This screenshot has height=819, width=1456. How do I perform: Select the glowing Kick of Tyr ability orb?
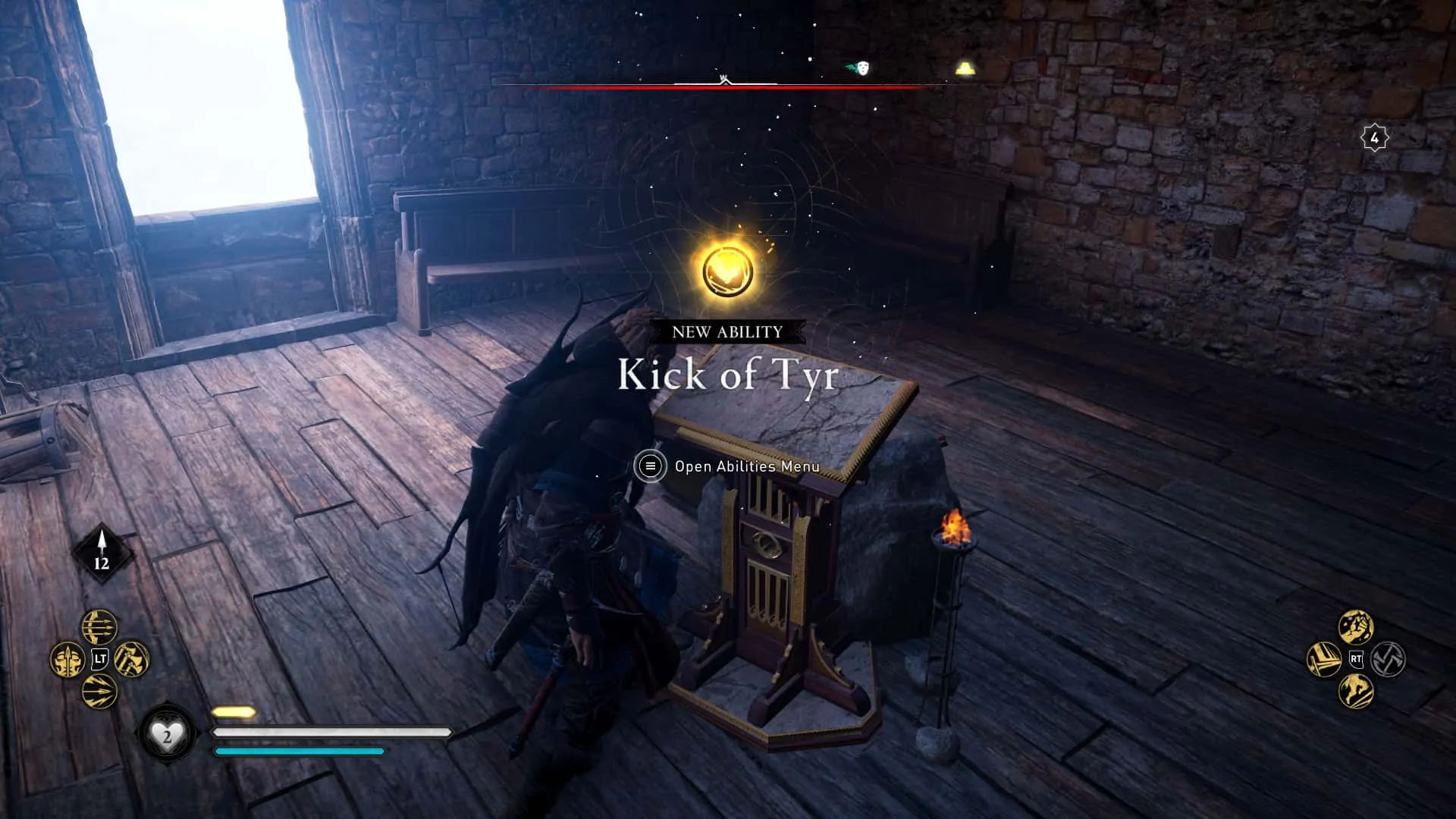[727, 271]
